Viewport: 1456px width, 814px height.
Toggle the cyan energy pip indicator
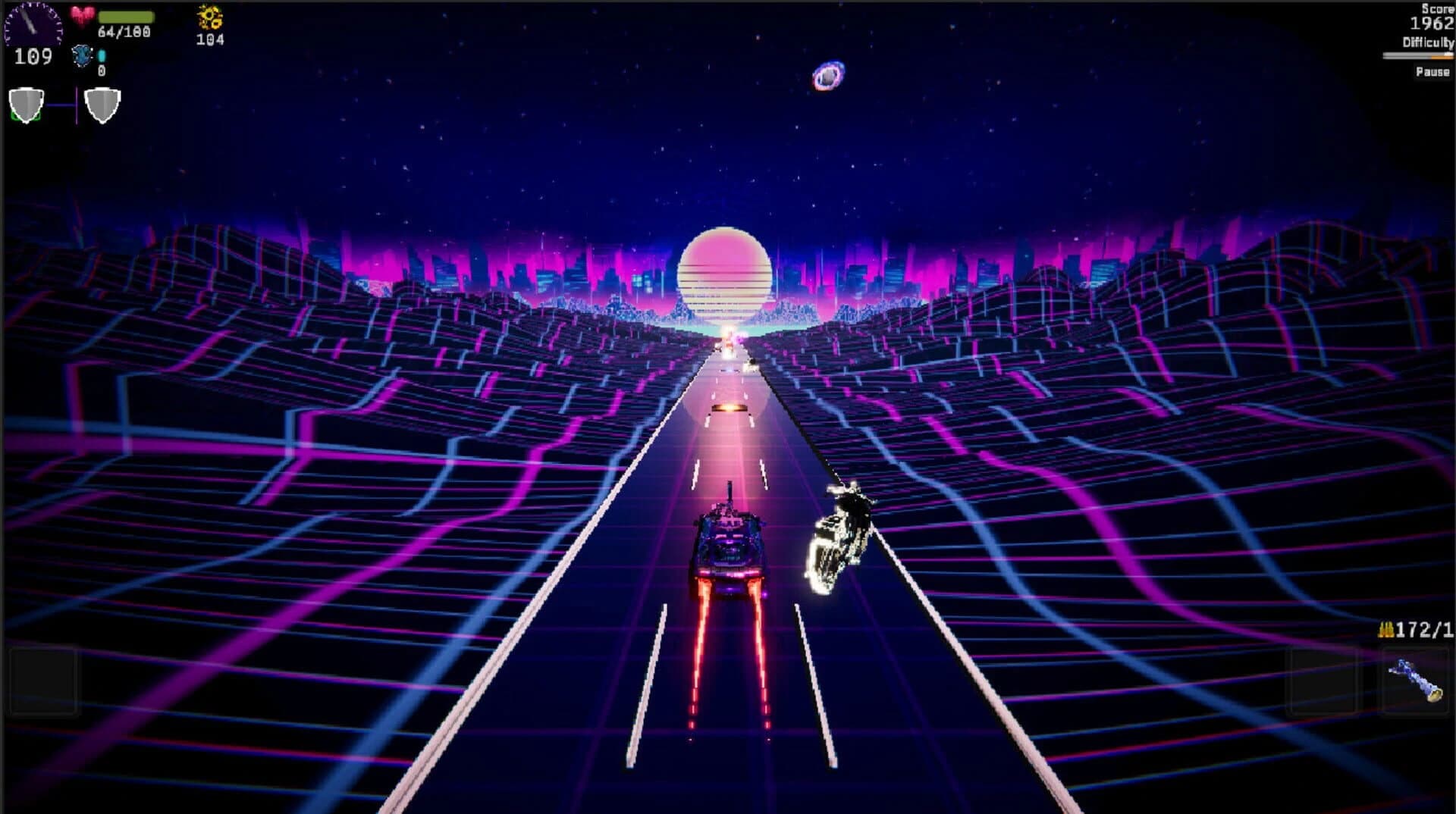coord(102,56)
